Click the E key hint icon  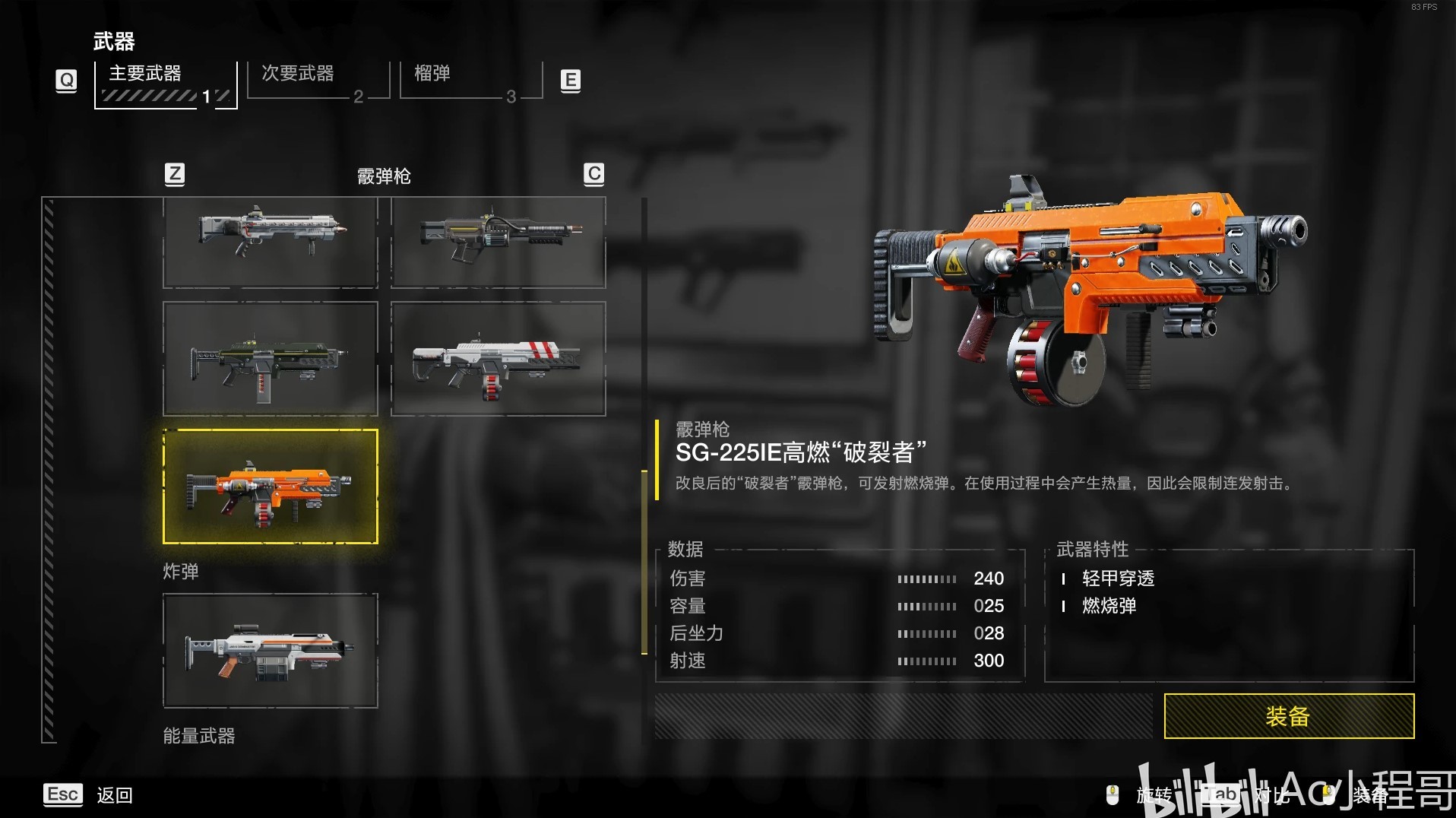pyautogui.click(x=570, y=79)
